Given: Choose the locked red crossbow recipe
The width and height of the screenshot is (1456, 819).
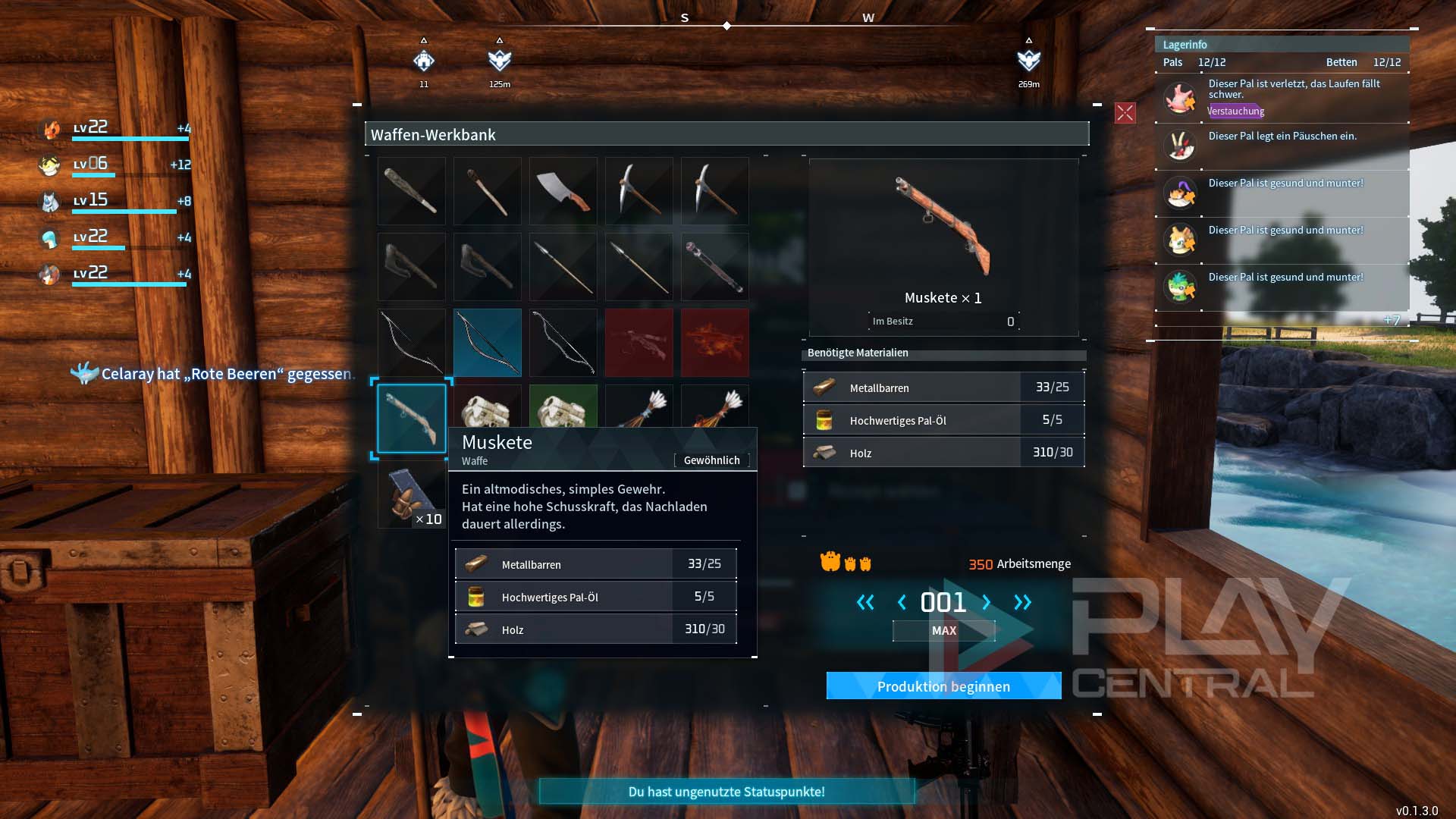Looking at the screenshot, I should coord(639,342).
